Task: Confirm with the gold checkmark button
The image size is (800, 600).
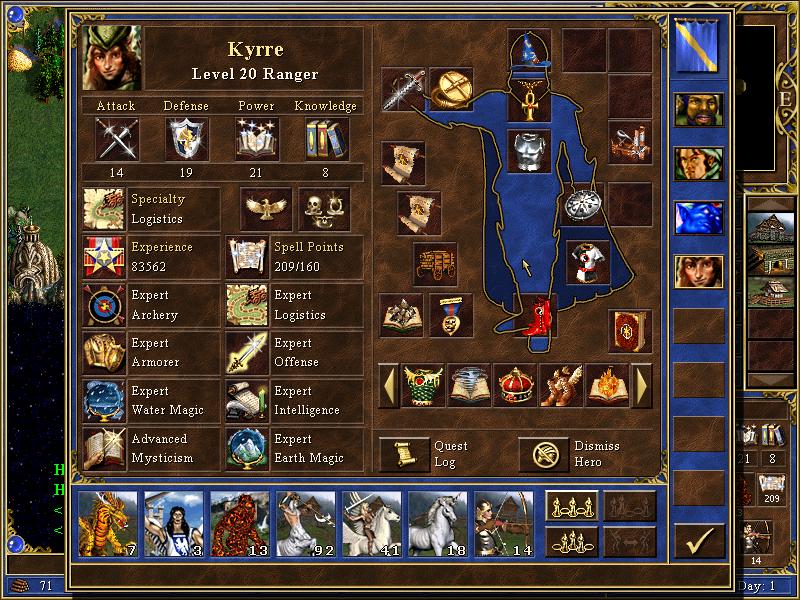Action: tap(699, 541)
